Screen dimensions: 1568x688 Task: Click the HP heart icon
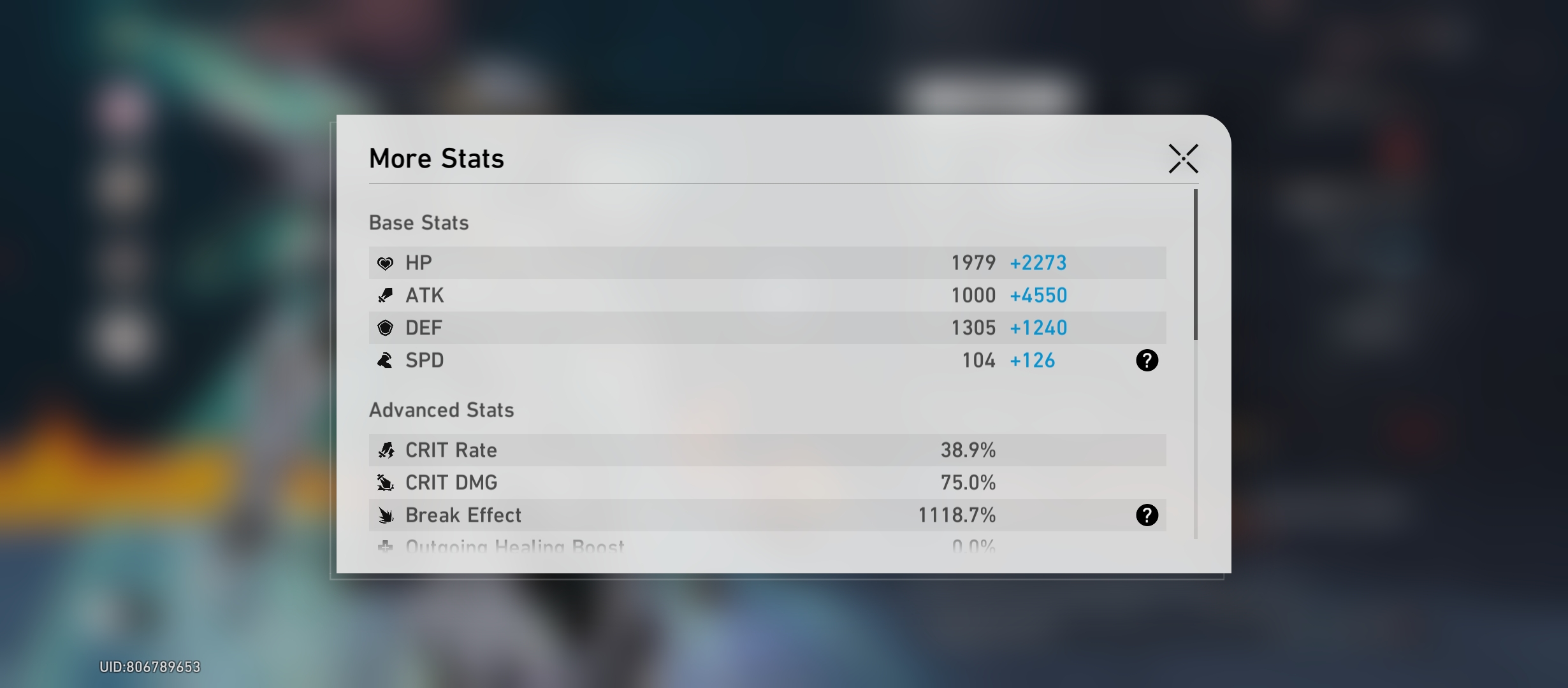pyautogui.click(x=386, y=262)
